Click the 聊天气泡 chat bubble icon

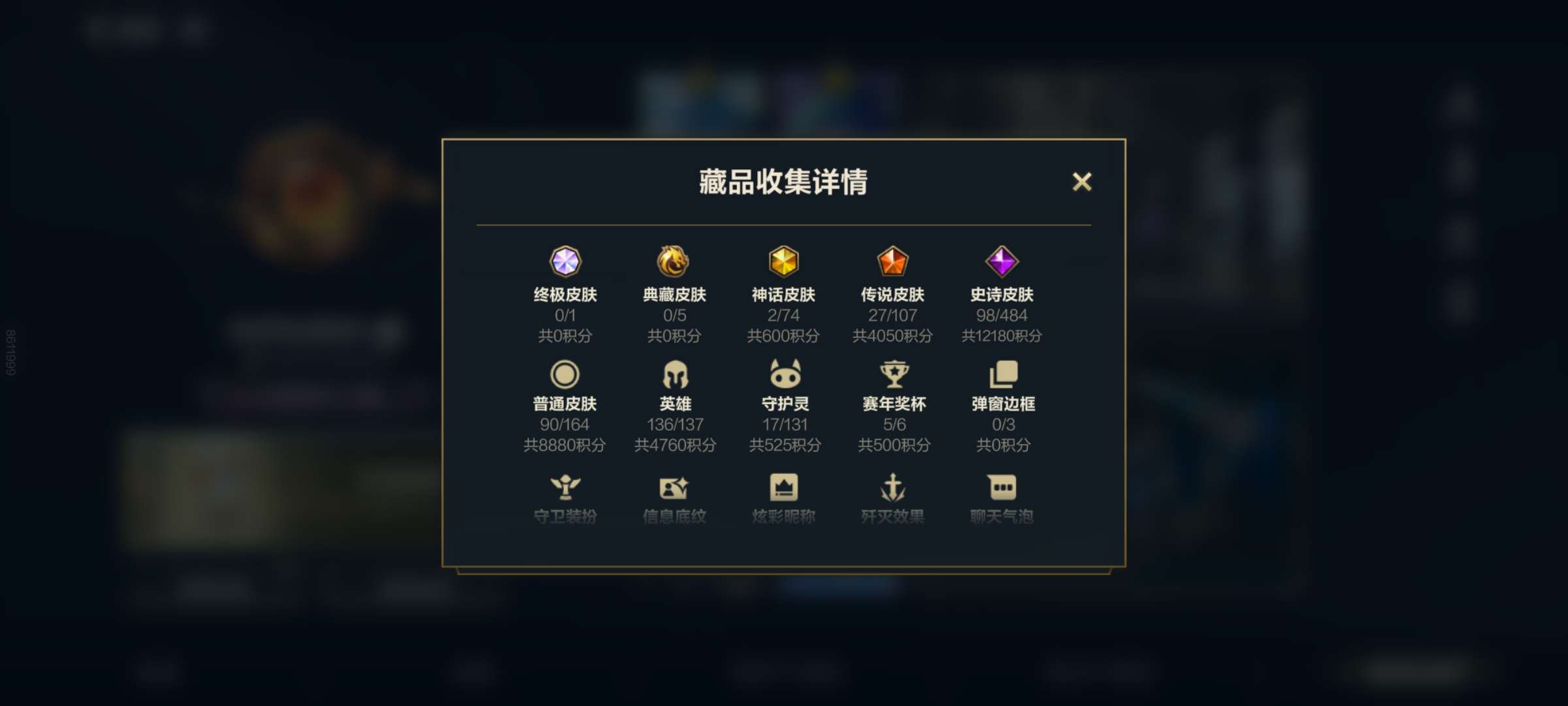point(1001,487)
